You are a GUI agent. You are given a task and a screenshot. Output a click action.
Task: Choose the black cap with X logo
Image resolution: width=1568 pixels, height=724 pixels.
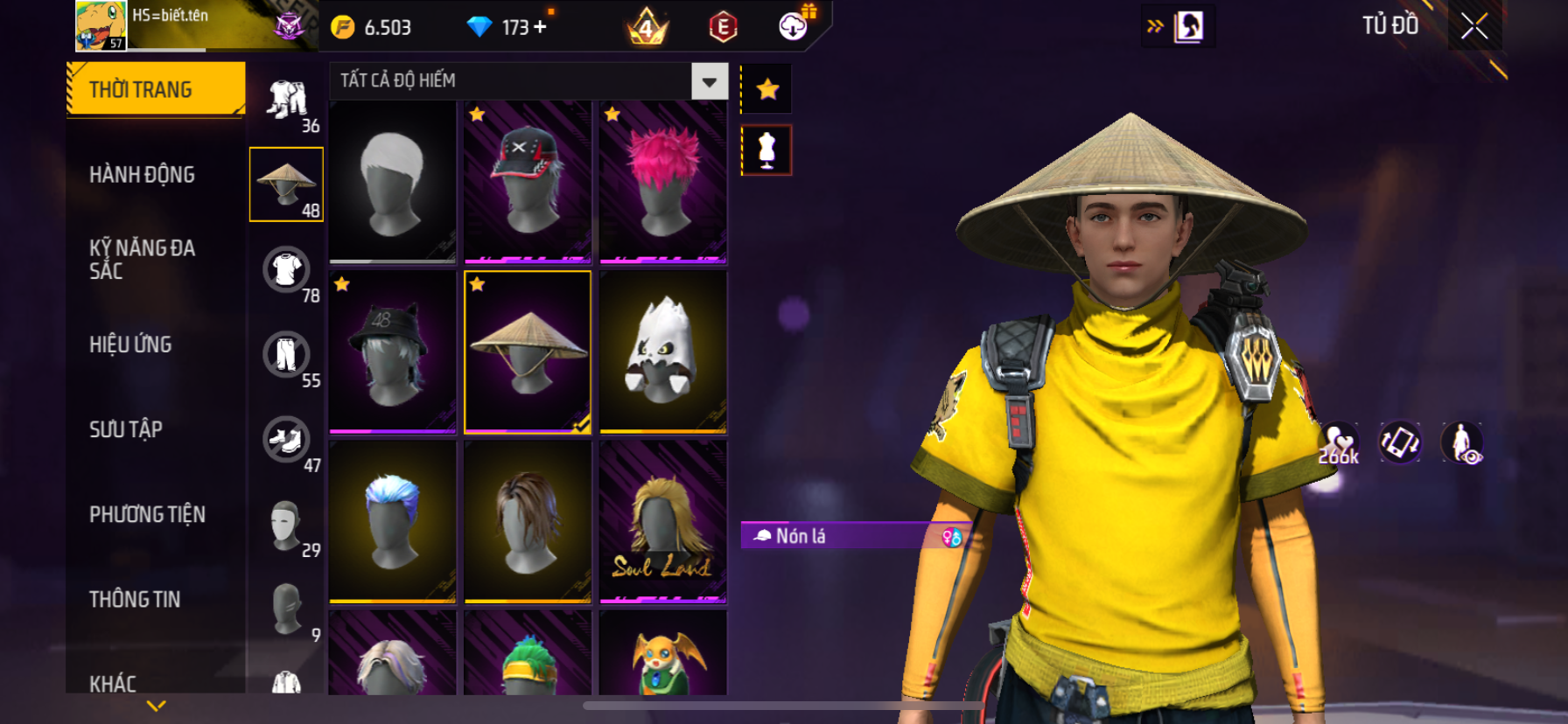pos(528,182)
